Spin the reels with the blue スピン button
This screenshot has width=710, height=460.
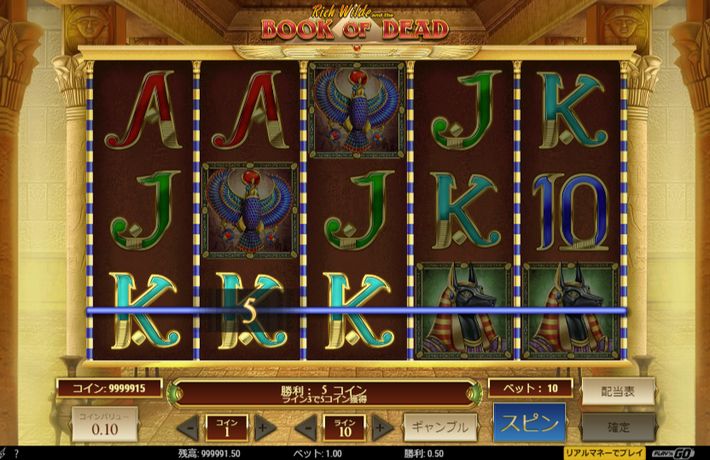click(529, 422)
